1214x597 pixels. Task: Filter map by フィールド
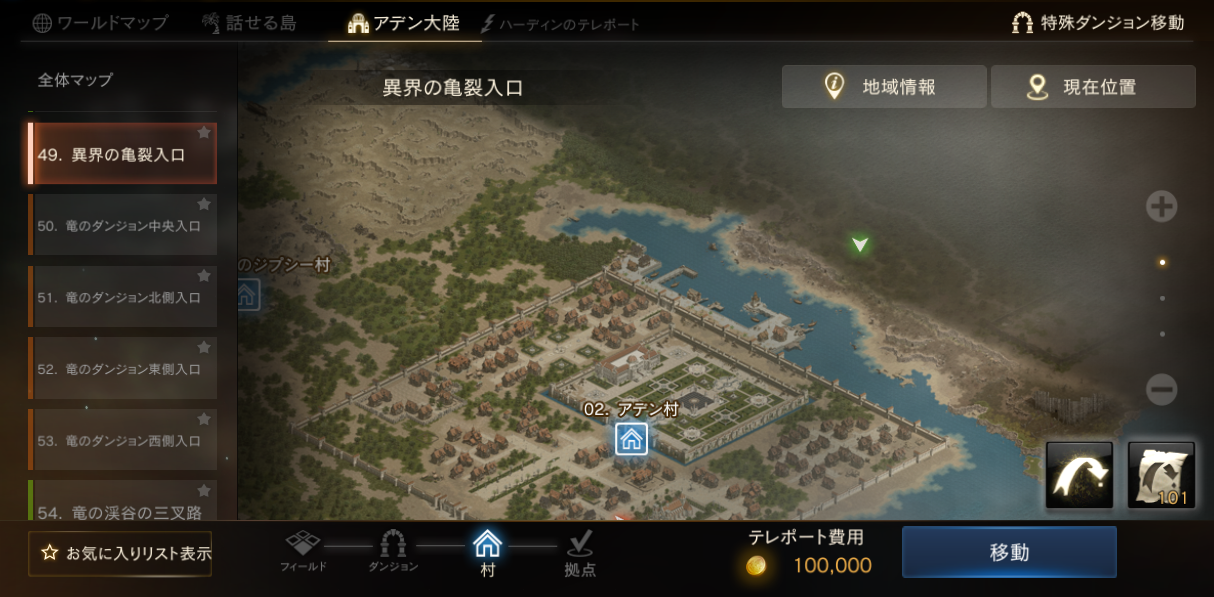tap(303, 549)
